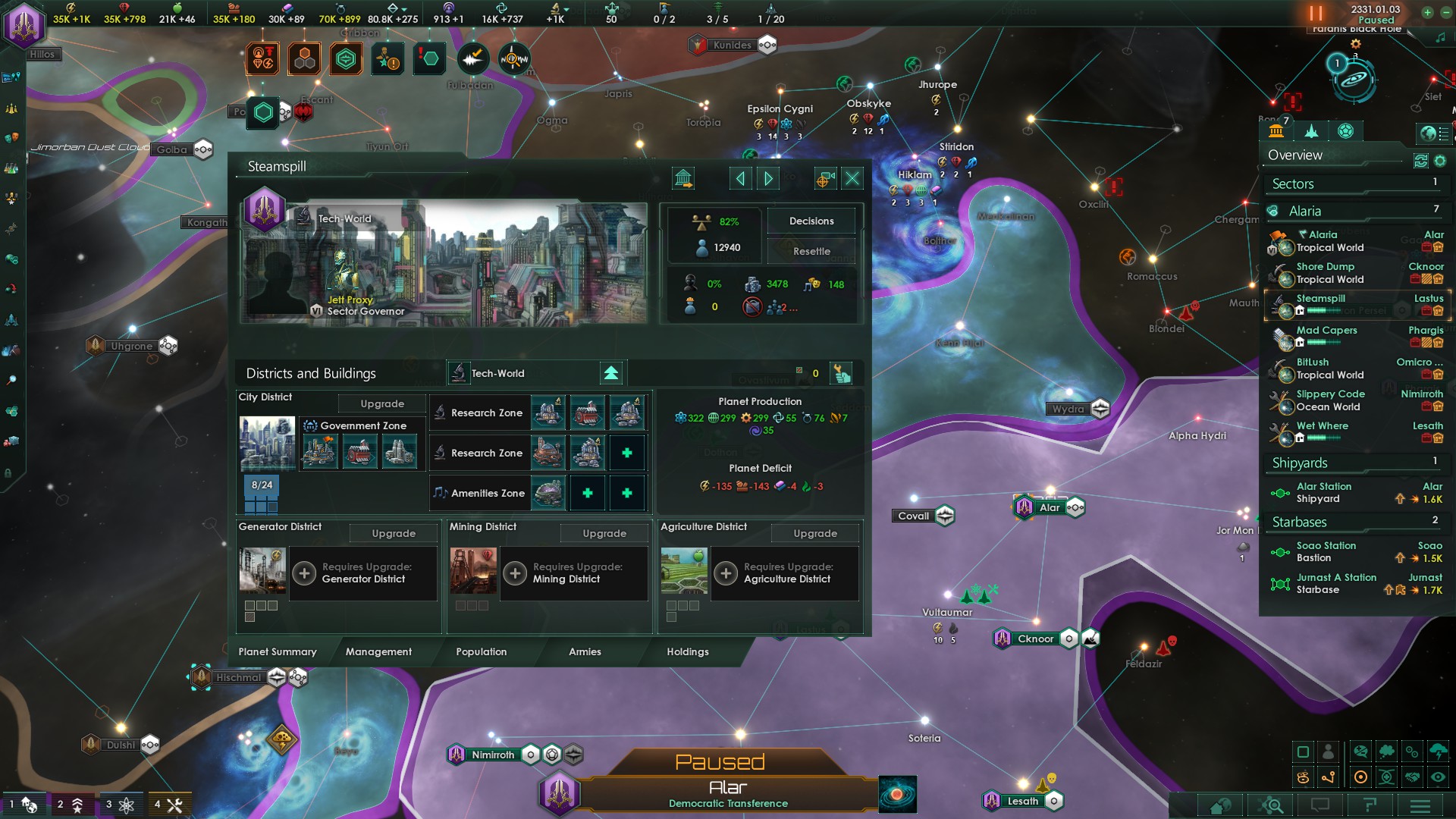Viewport: 1456px width, 819px height.
Task: Open the leader attention notification icon
Action: click(387, 59)
